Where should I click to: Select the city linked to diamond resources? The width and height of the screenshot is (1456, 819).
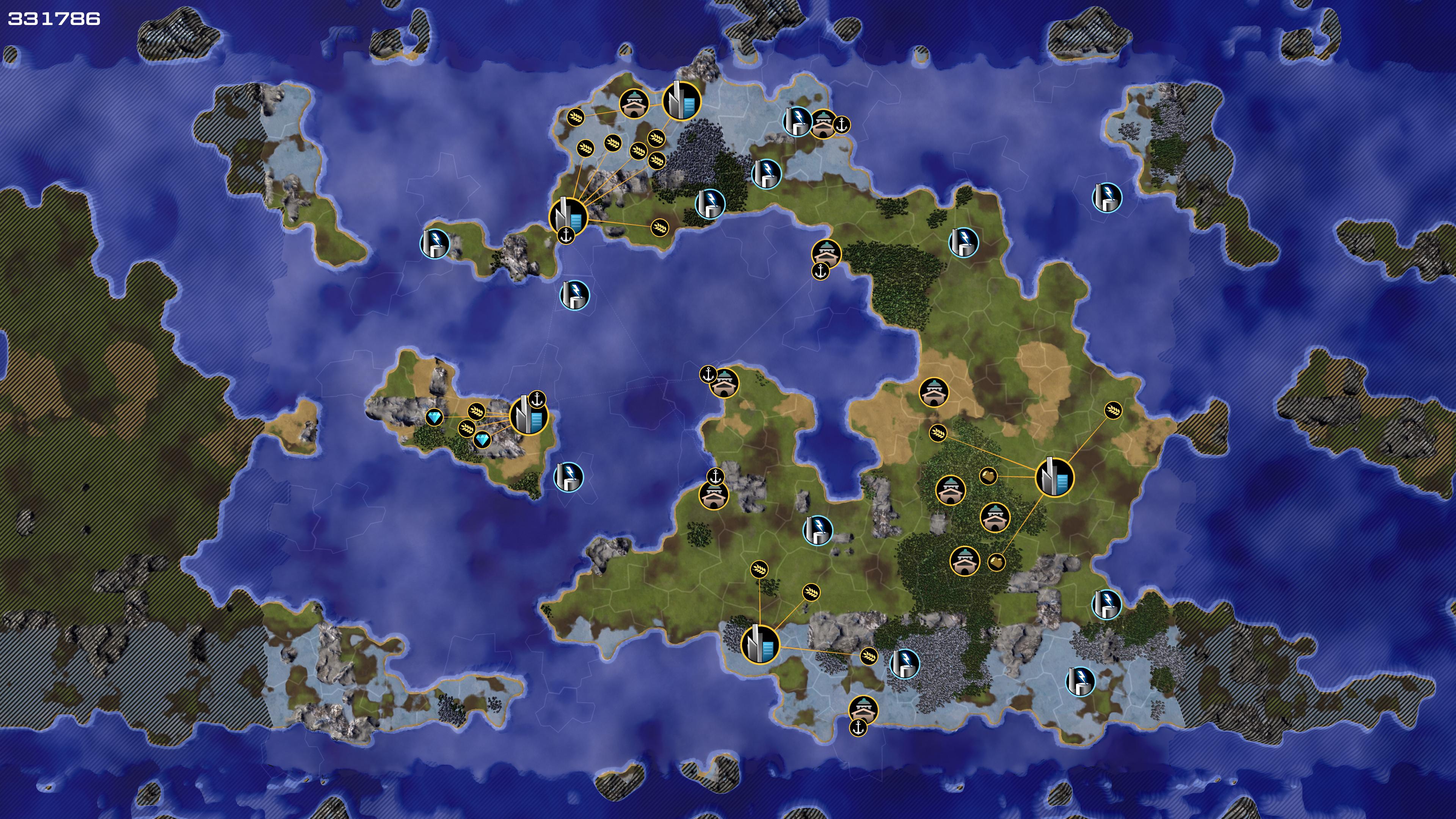529,416
